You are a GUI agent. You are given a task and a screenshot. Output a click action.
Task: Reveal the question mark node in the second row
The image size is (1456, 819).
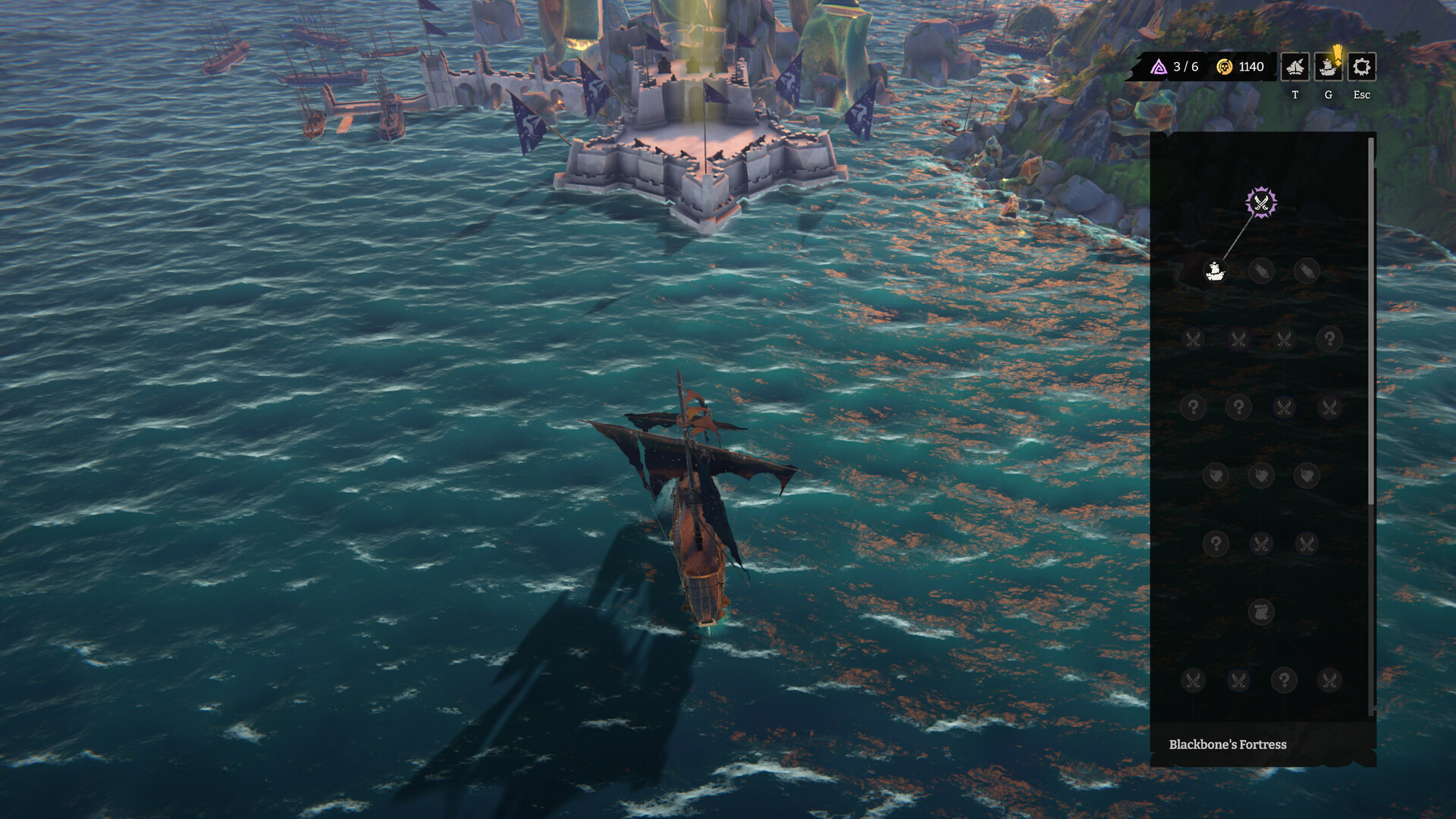coord(1329,340)
